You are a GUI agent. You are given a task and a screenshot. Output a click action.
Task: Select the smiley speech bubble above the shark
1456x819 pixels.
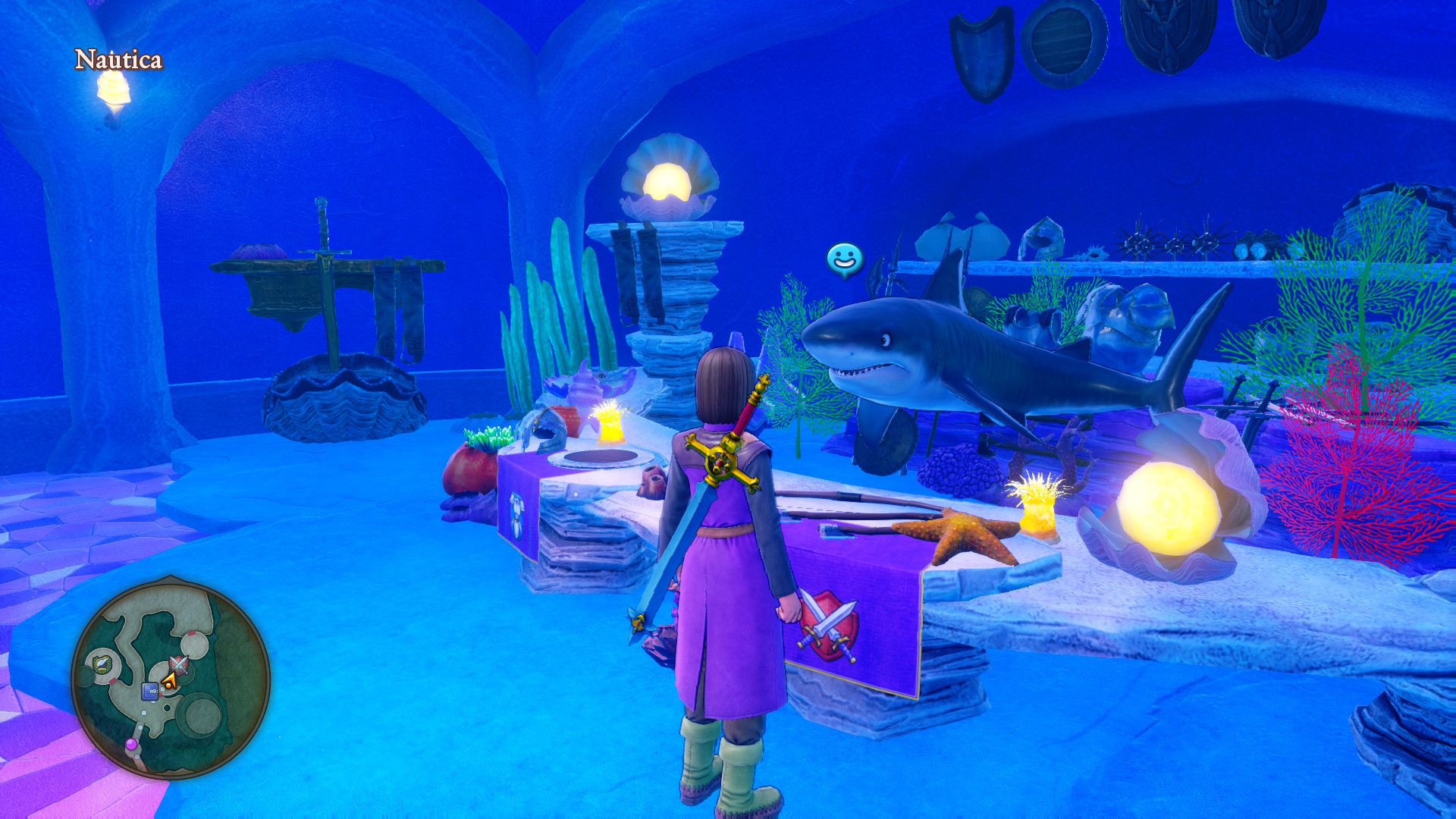coord(844,259)
